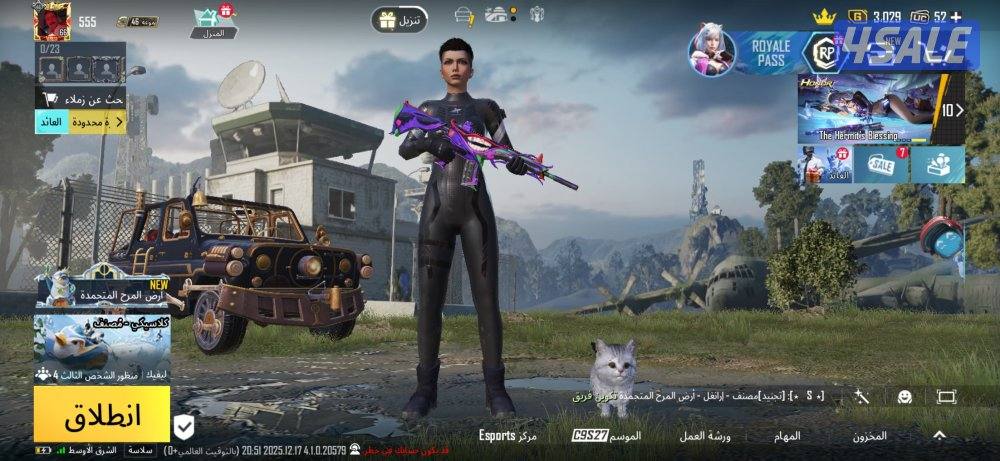Open المهام missions menu

coord(787,436)
